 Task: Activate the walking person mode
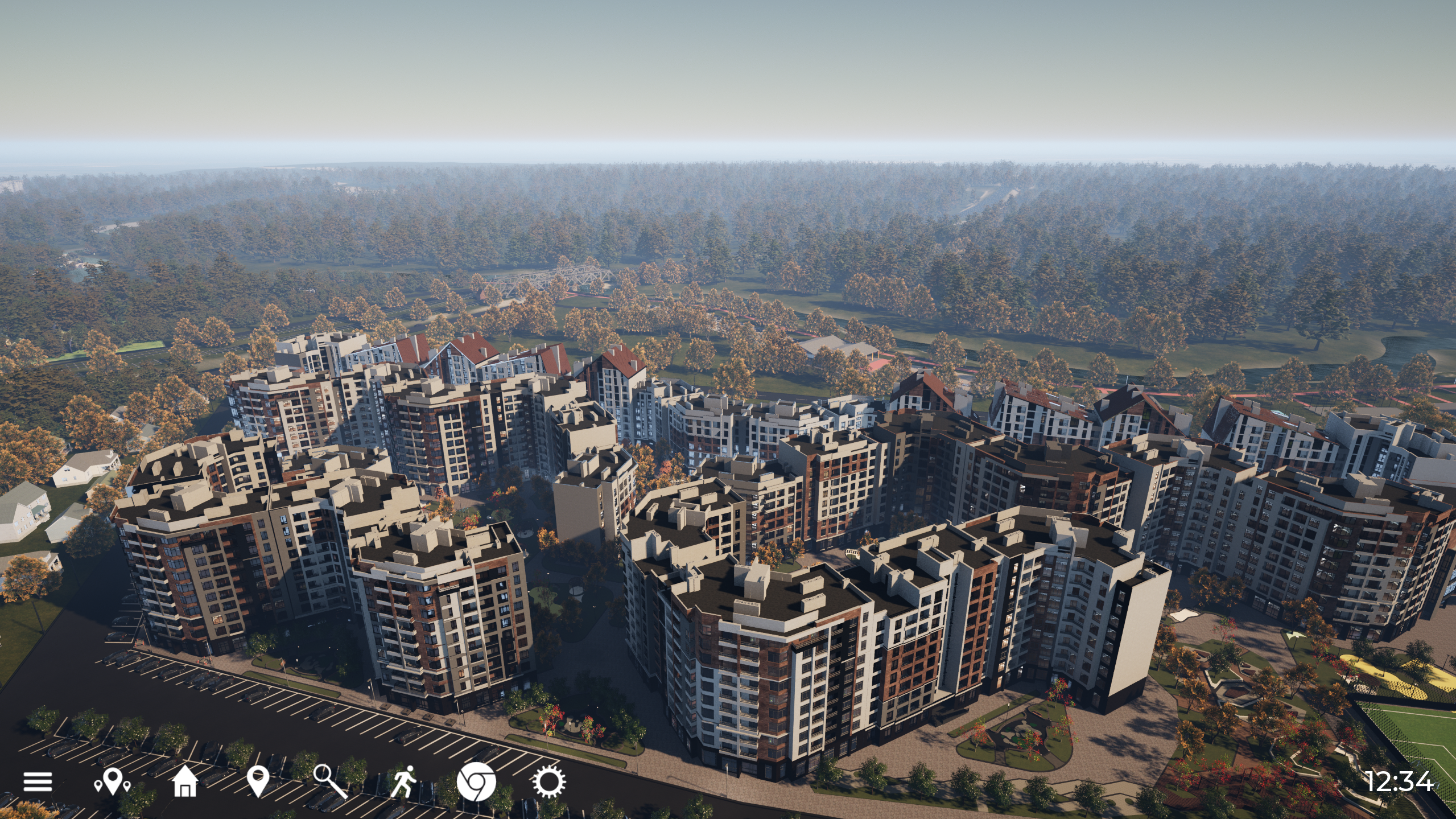[403, 781]
